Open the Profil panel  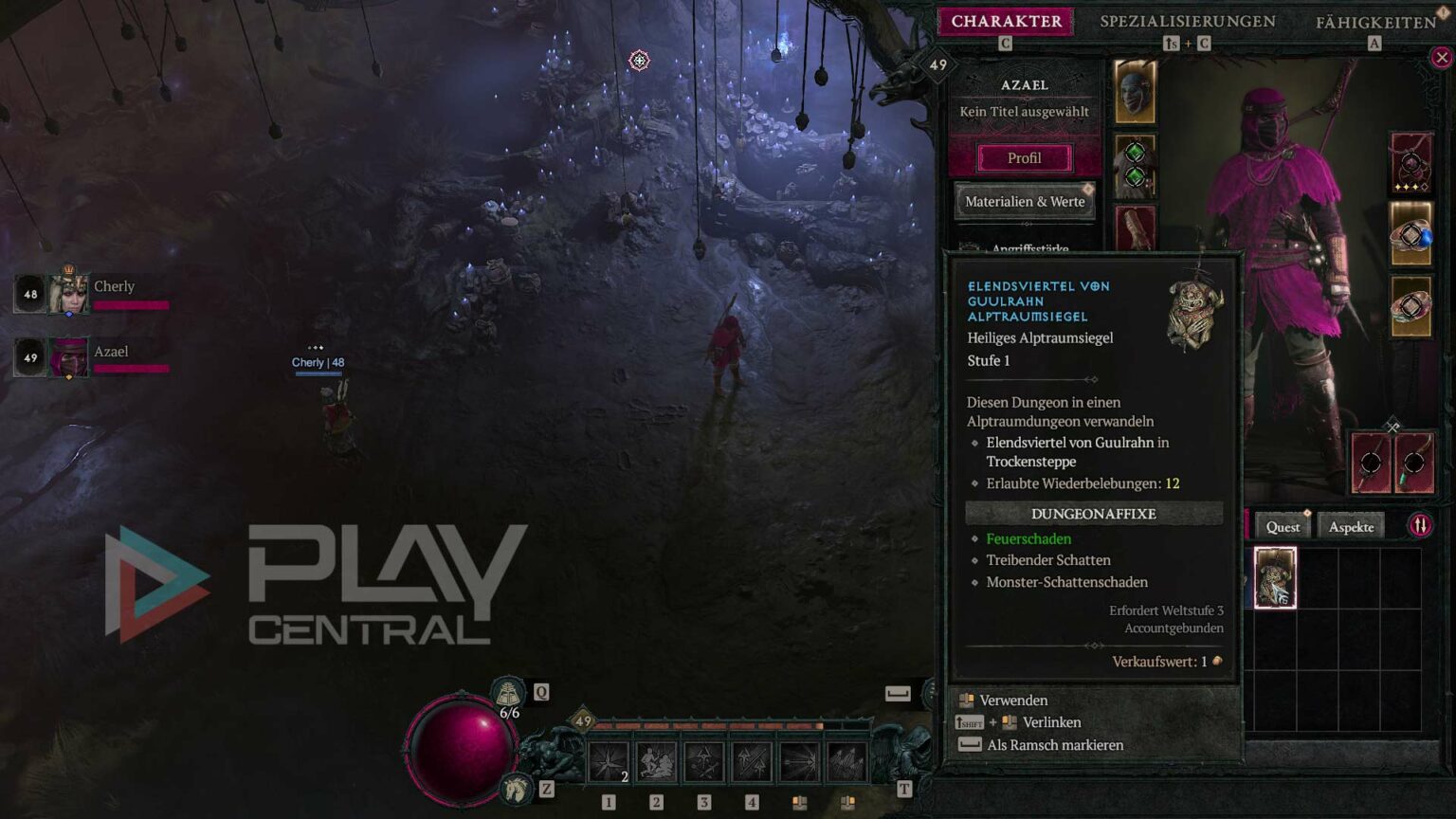[1024, 157]
